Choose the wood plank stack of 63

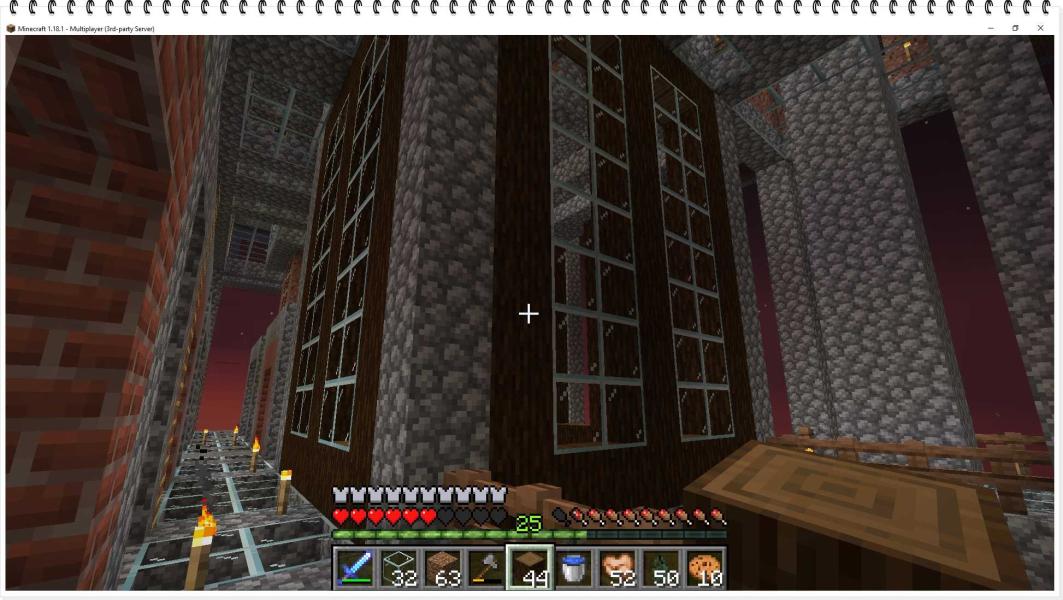[x=443, y=568]
